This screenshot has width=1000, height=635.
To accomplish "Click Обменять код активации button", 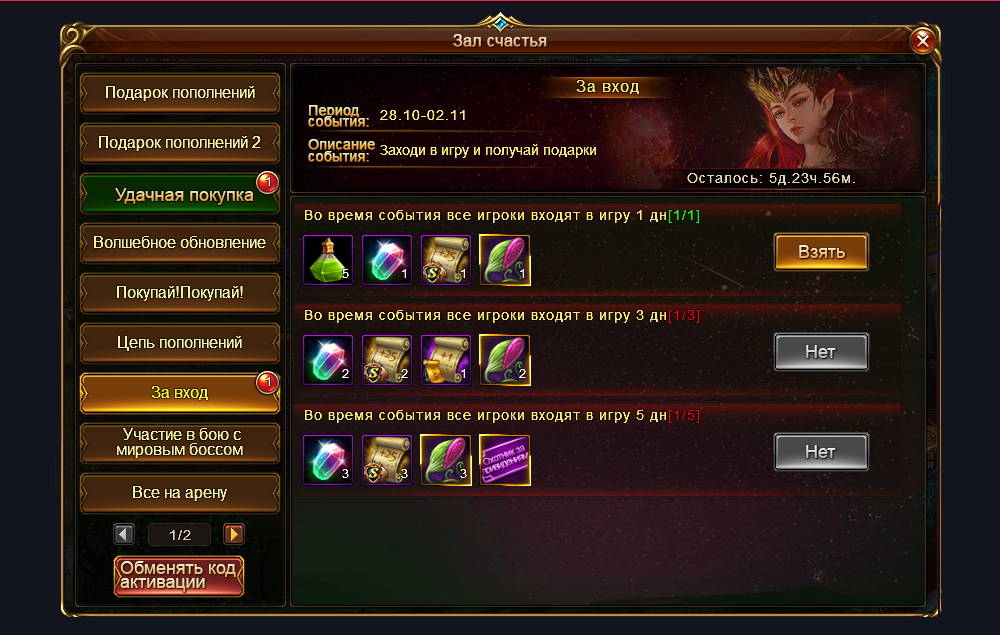I will (x=179, y=576).
